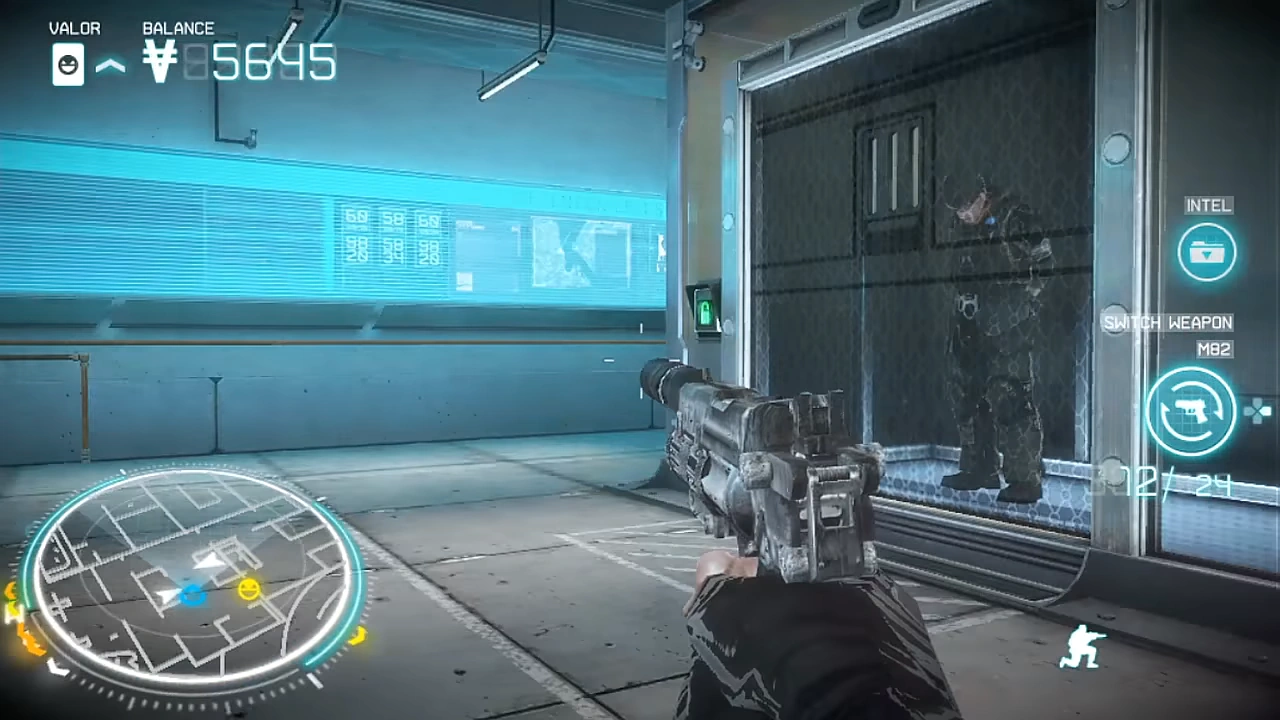This screenshot has width=1280, height=720.
Task: Tap the pistol switch-weapon rotation icon
Action: (x=1190, y=410)
